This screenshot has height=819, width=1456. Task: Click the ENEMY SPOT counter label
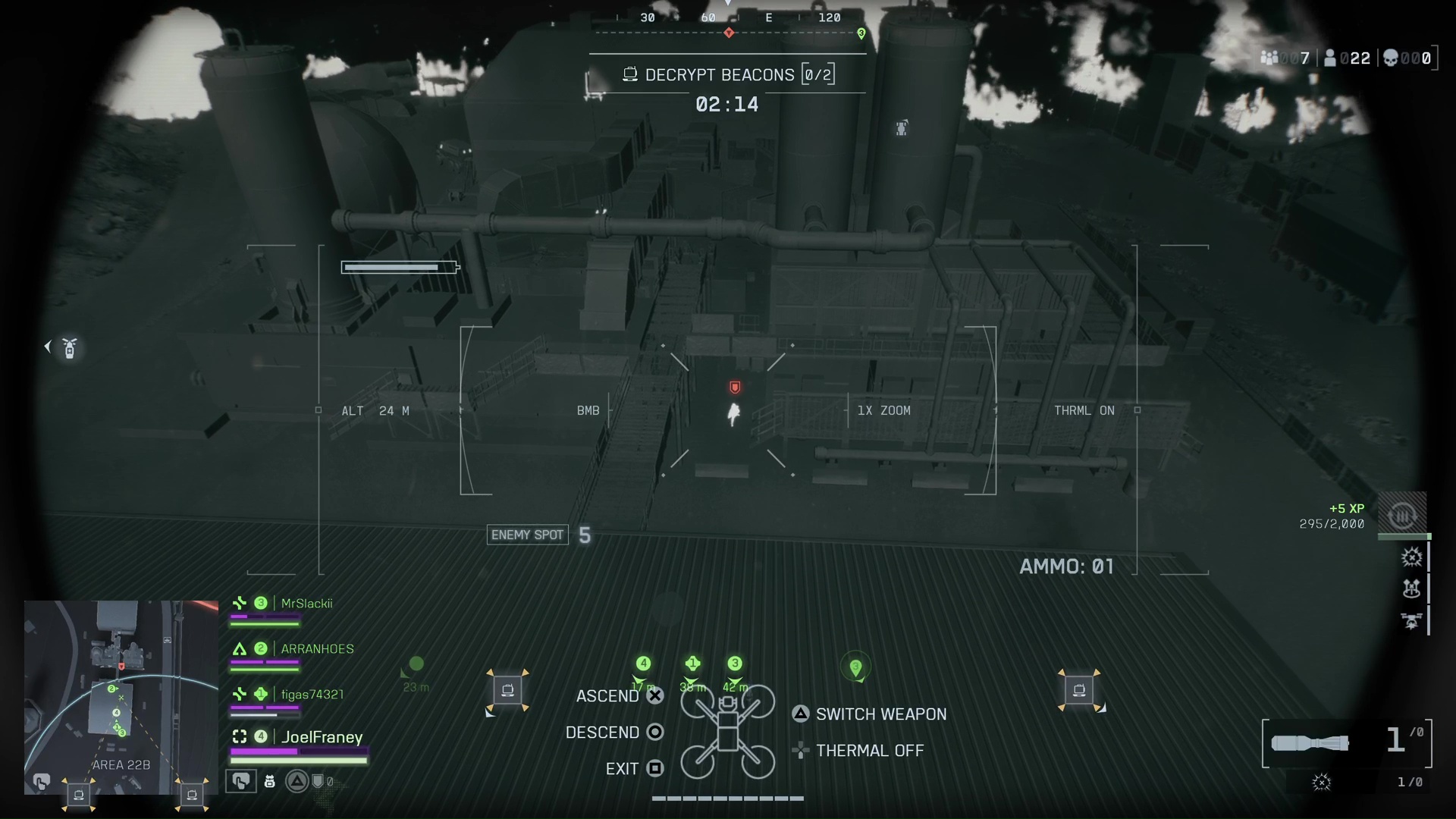tap(527, 535)
